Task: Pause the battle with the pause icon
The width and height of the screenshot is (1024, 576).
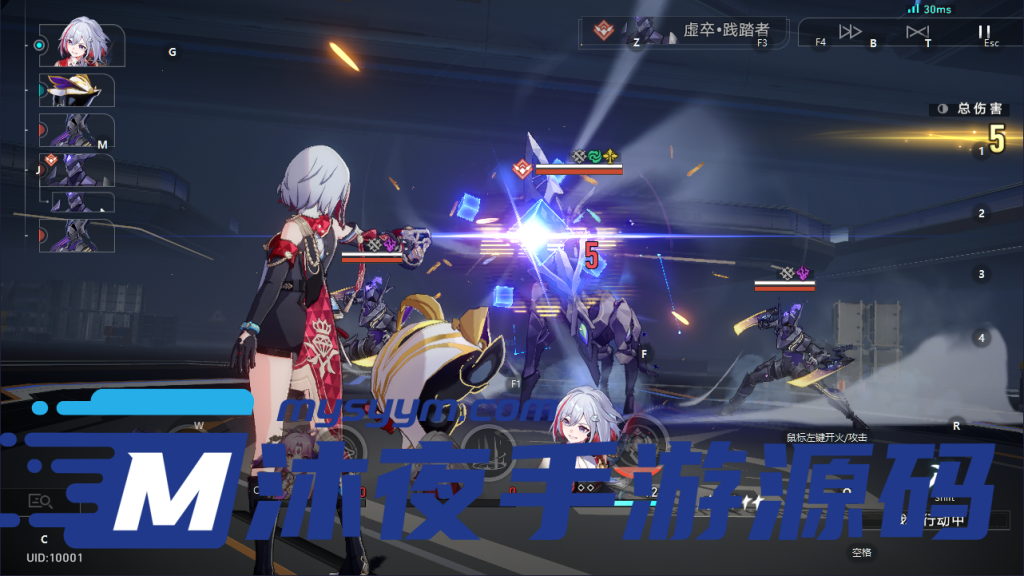Action: [984, 32]
